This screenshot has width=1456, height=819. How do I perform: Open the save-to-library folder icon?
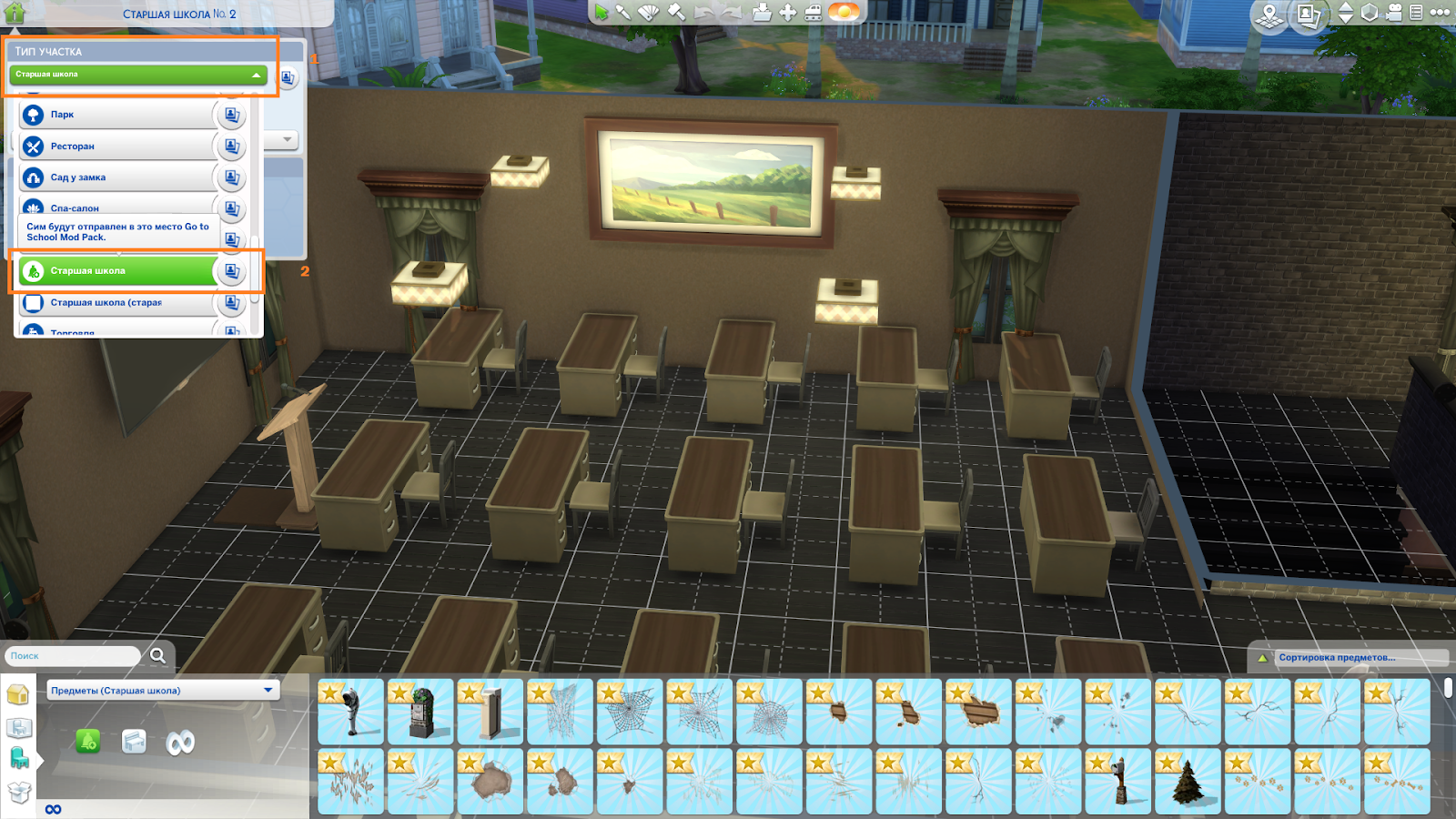click(x=762, y=12)
